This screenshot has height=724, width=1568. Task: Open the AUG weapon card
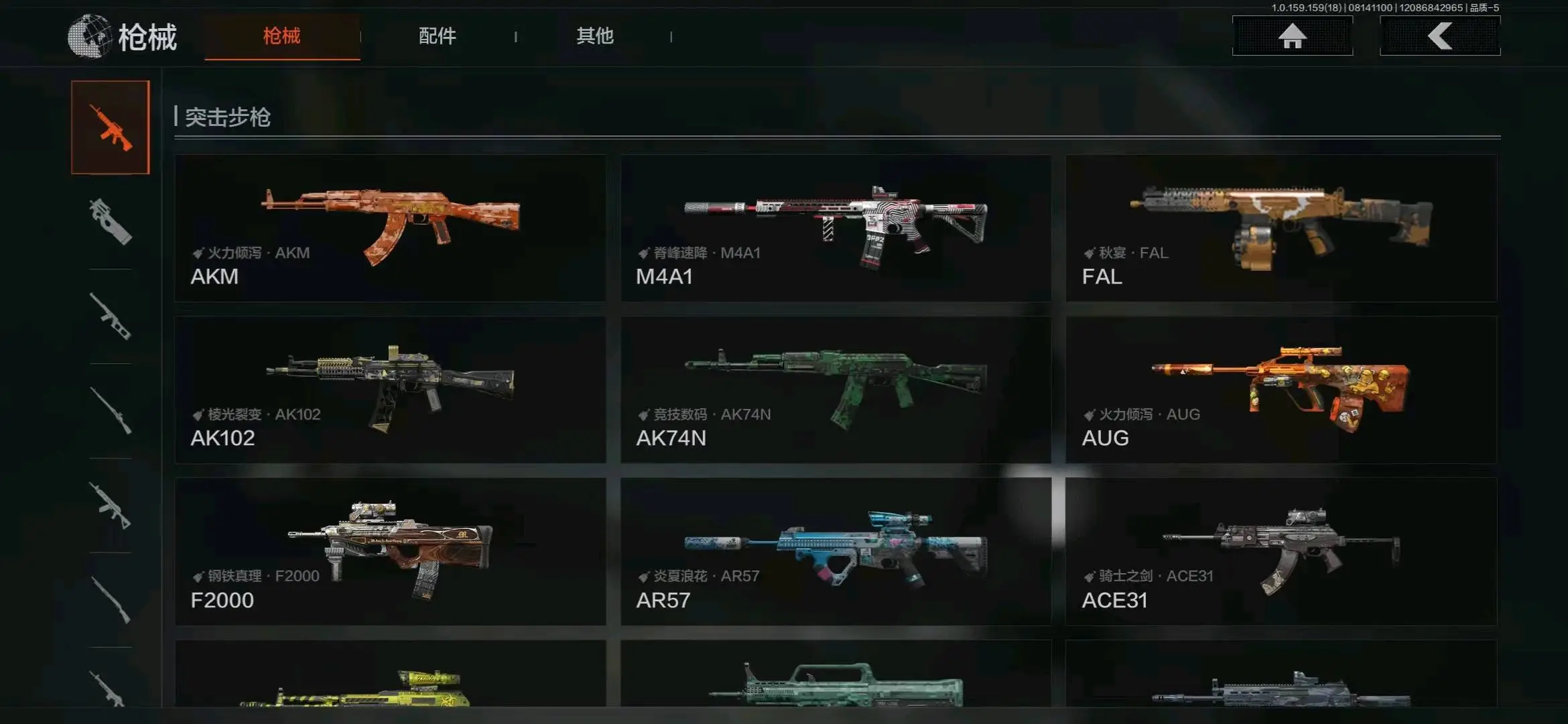point(1281,390)
